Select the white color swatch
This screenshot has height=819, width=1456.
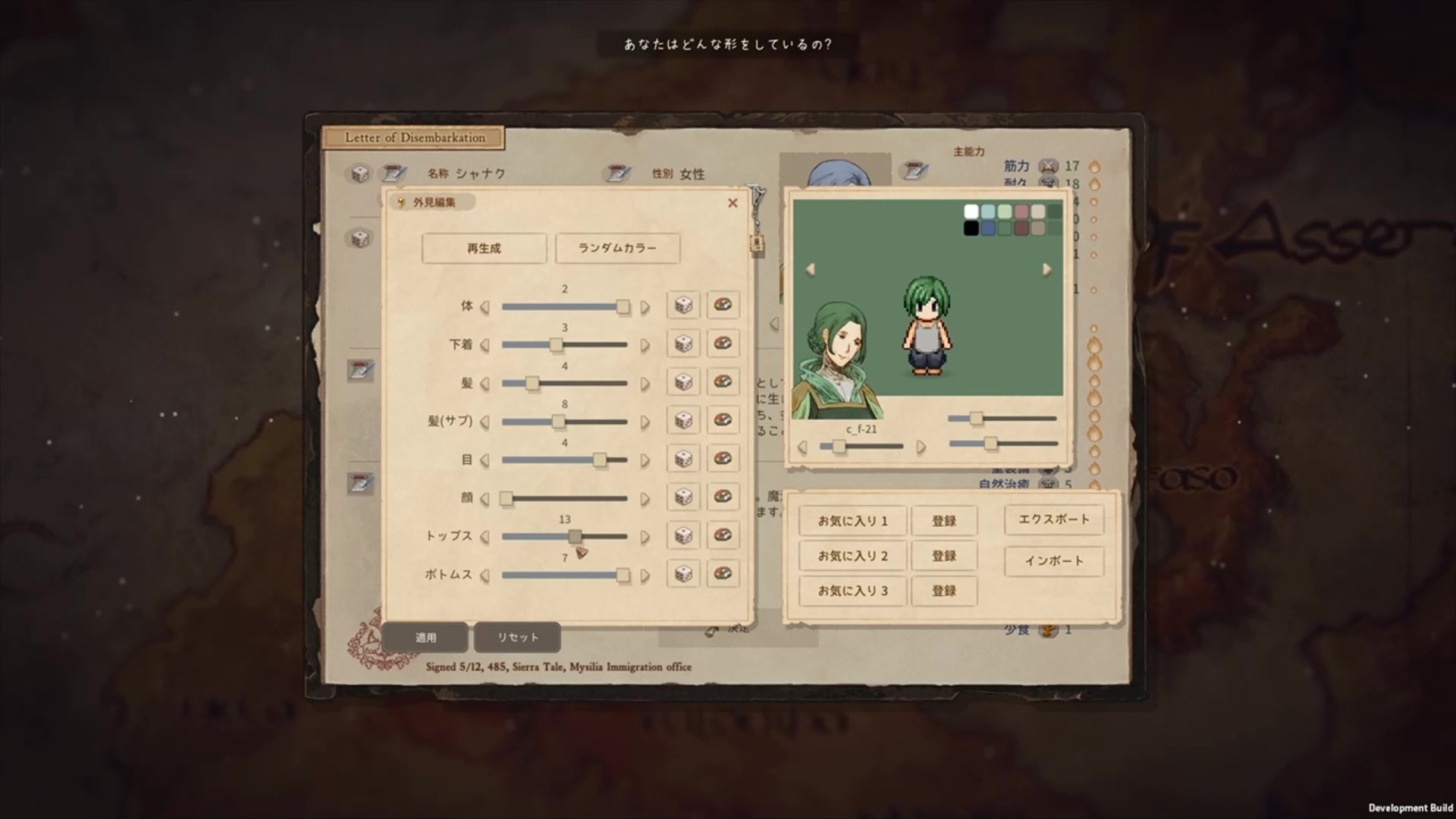970,212
